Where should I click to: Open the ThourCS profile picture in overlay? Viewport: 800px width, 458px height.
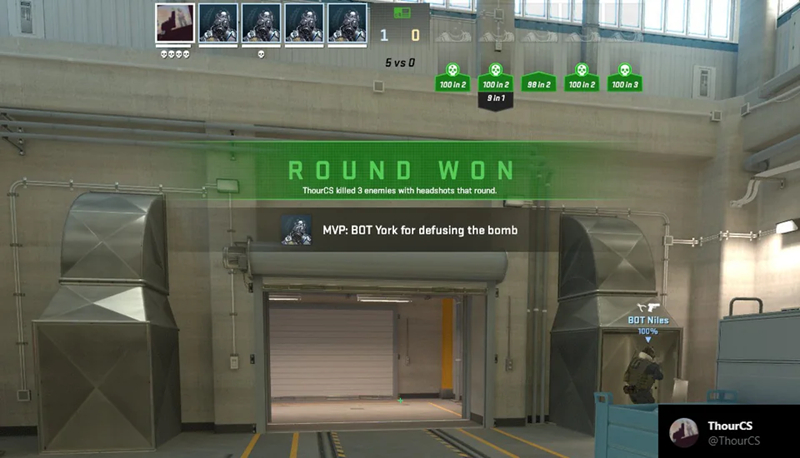(683, 432)
